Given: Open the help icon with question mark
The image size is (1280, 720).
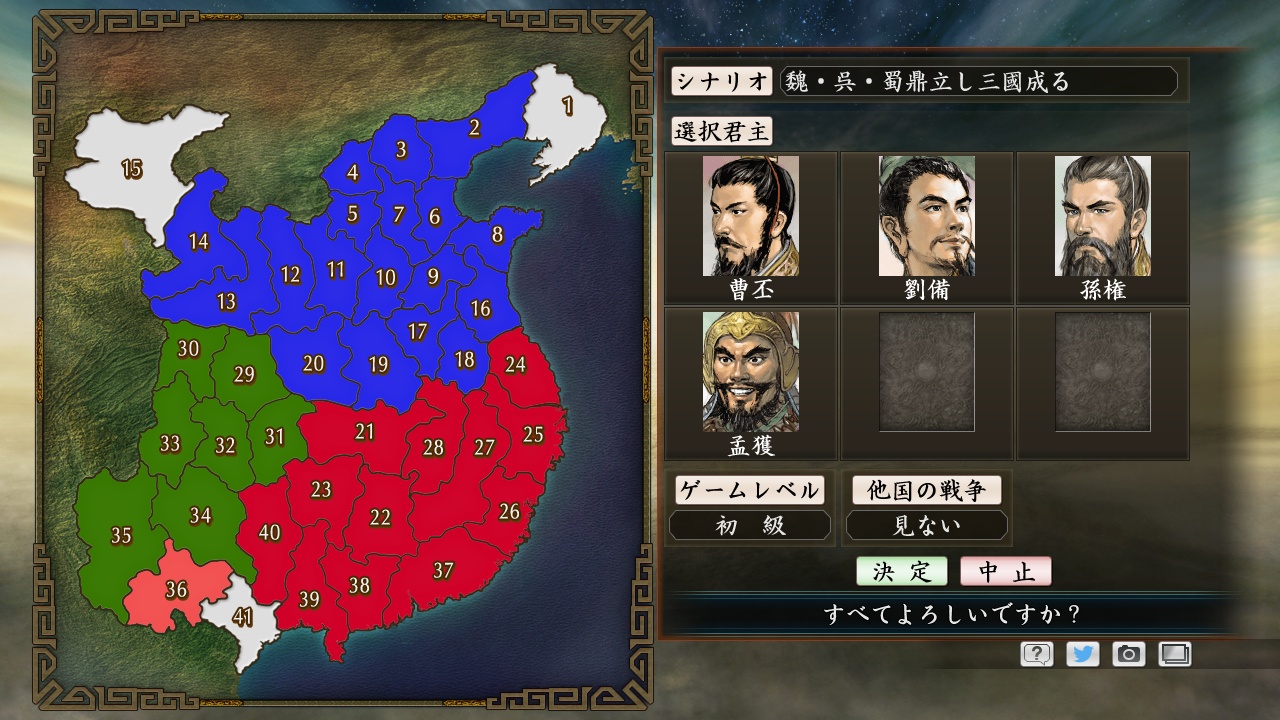Looking at the screenshot, I should tap(1039, 654).
